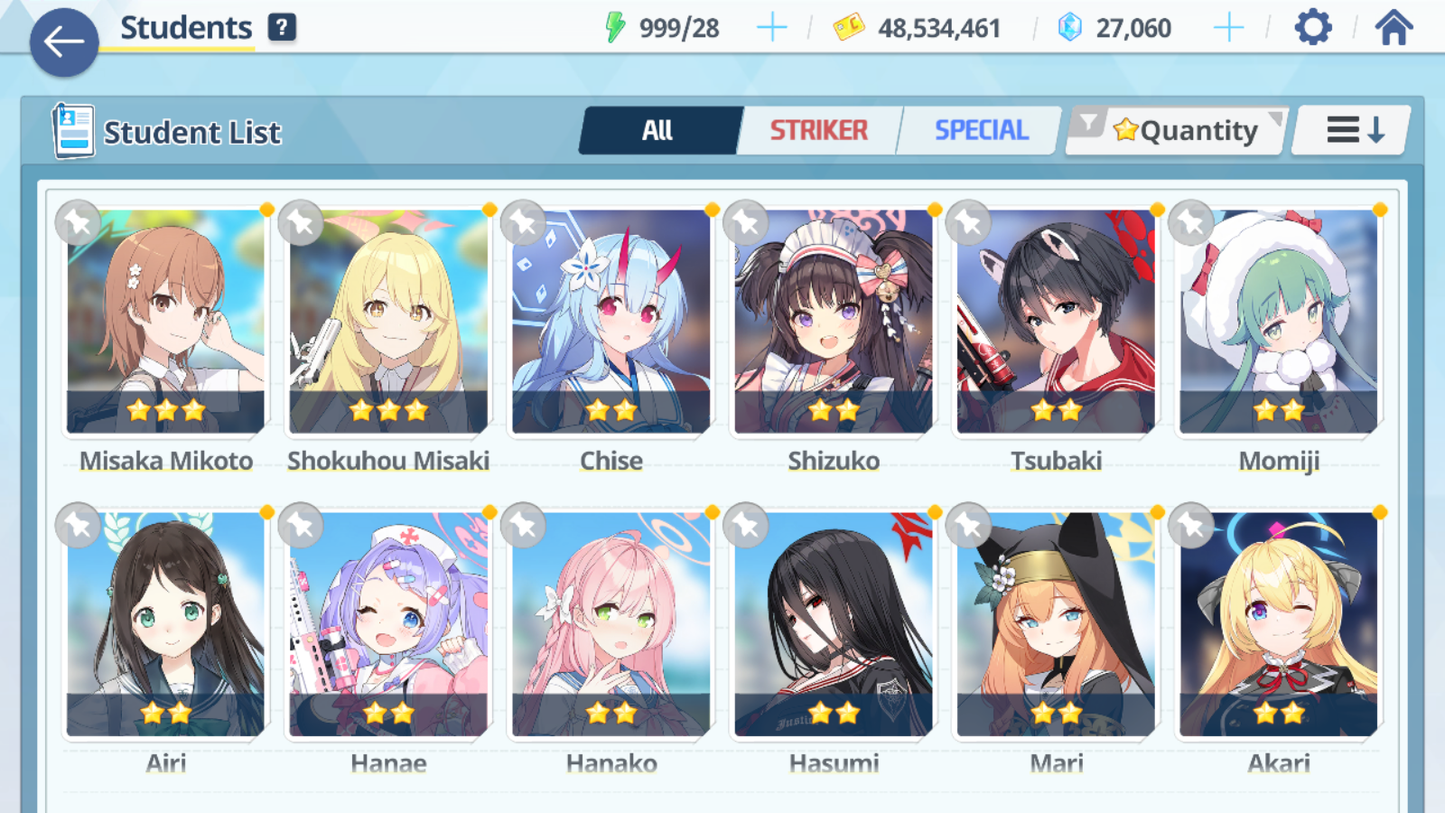Add more blue gems with plus button
Image resolution: width=1445 pixels, height=813 pixels.
[x=1228, y=27]
